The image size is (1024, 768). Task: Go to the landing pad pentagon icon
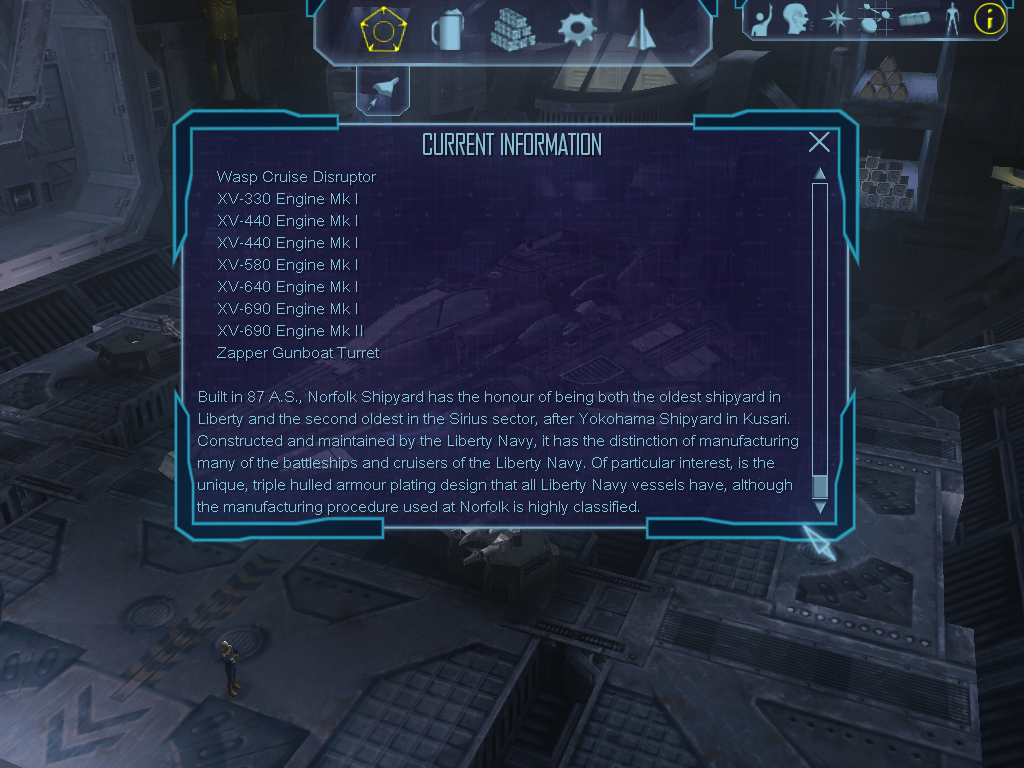(x=382, y=30)
